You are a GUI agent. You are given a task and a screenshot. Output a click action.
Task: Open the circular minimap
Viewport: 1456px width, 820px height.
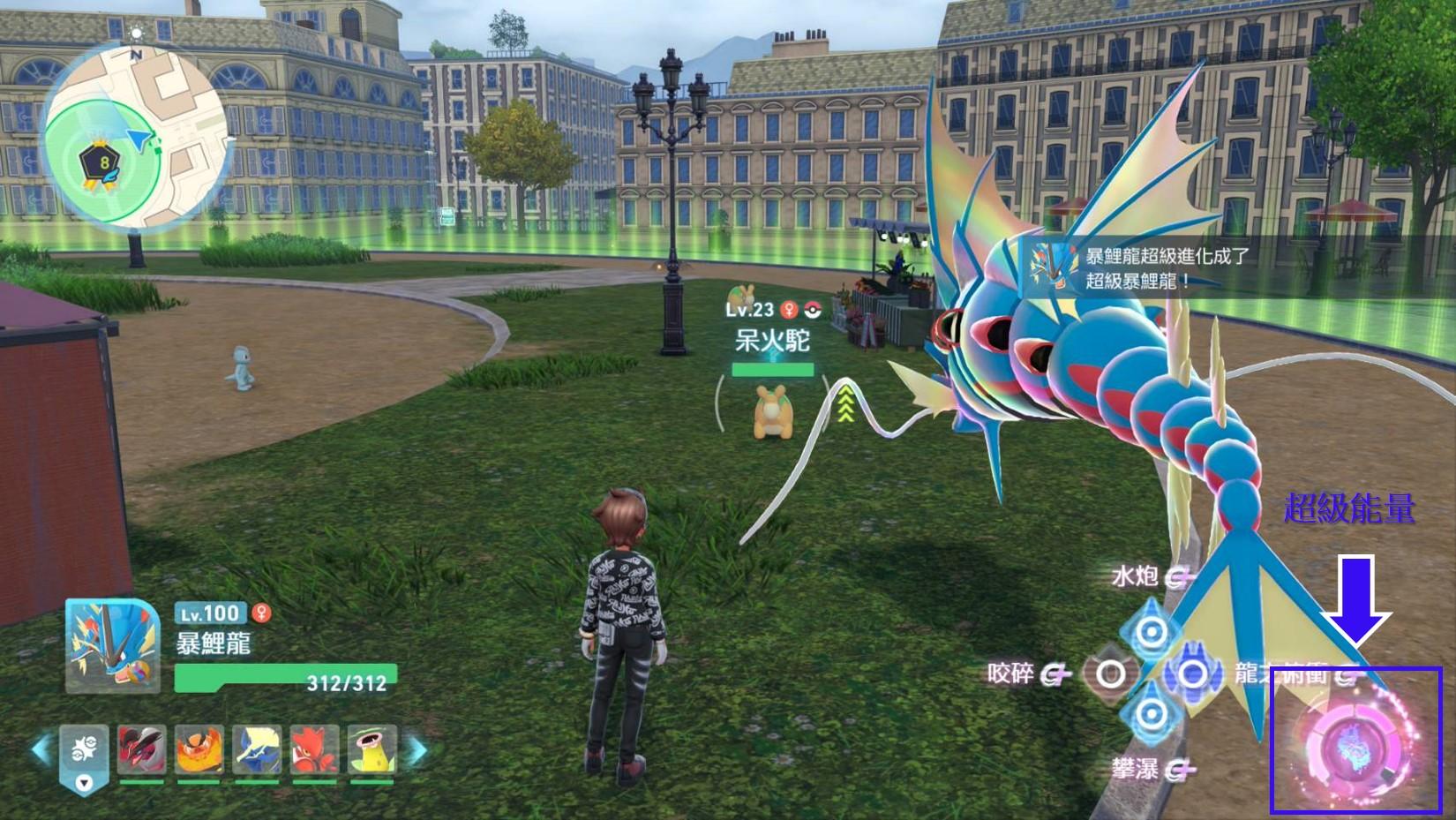click(136, 137)
